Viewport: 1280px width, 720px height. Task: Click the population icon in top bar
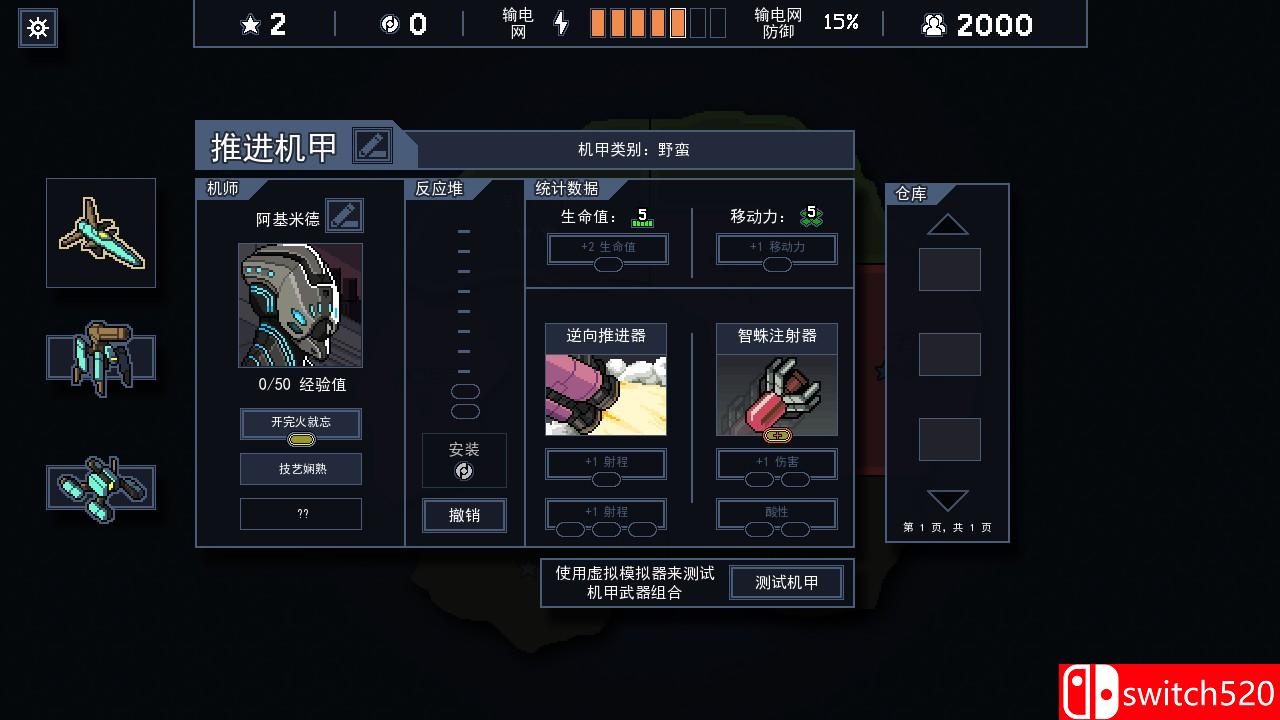coord(933,24)
